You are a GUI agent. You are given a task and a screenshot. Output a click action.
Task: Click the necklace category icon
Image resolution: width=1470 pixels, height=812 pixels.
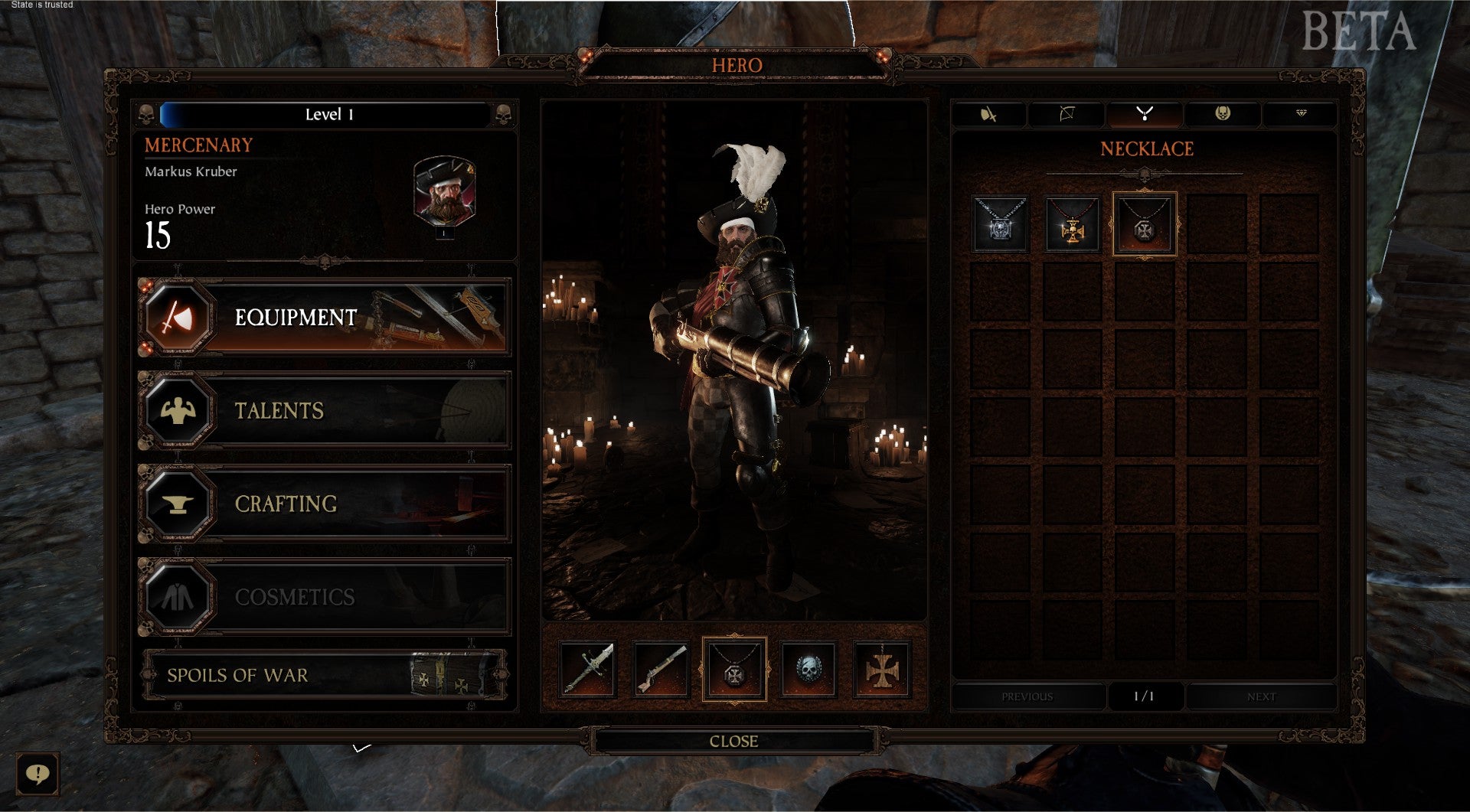1144,114
